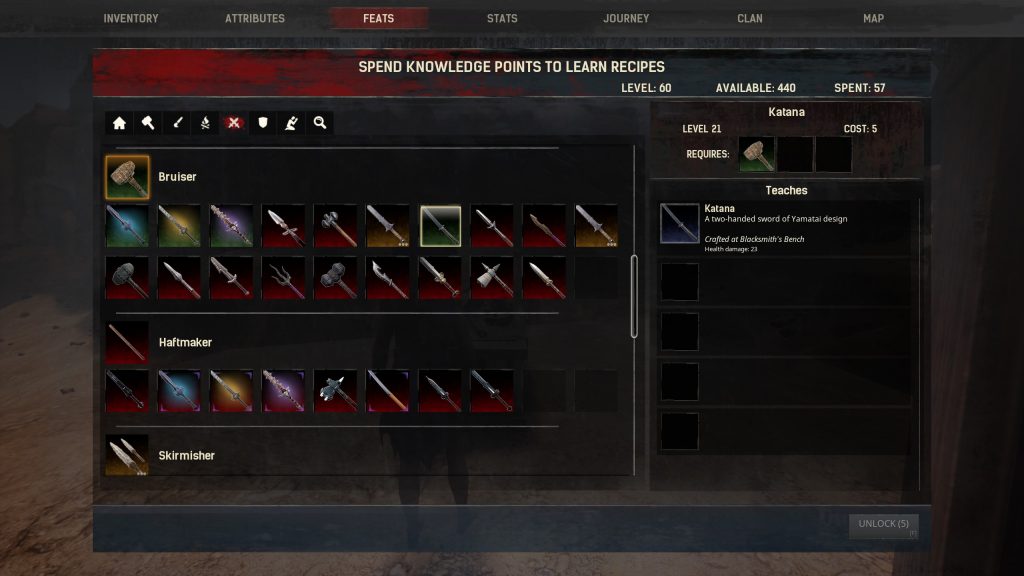Select the shield icon feat category
The width and height of the screenshot is (1024, 576).
[262, 123]
